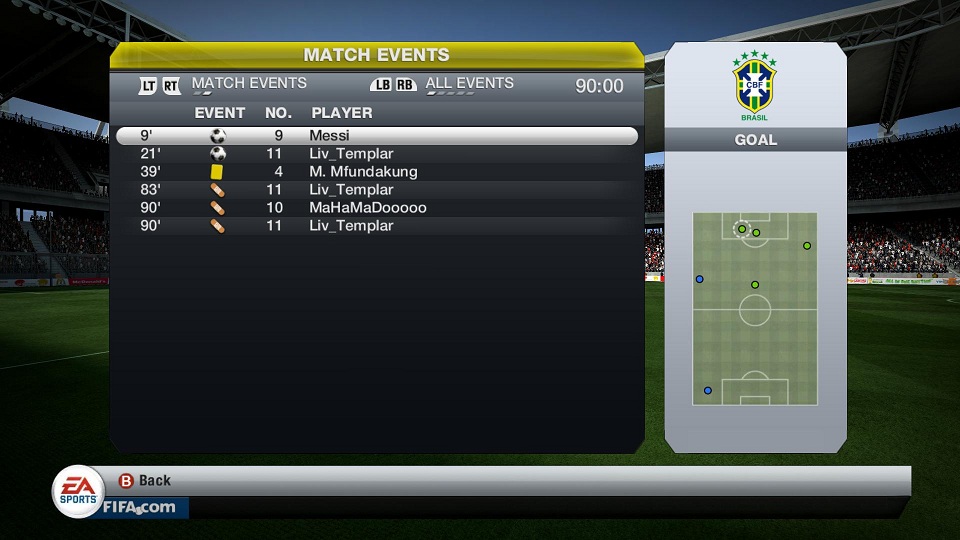Click the pitch diagram showing event locations
960x540 pixels.
(x=755, y=309)
